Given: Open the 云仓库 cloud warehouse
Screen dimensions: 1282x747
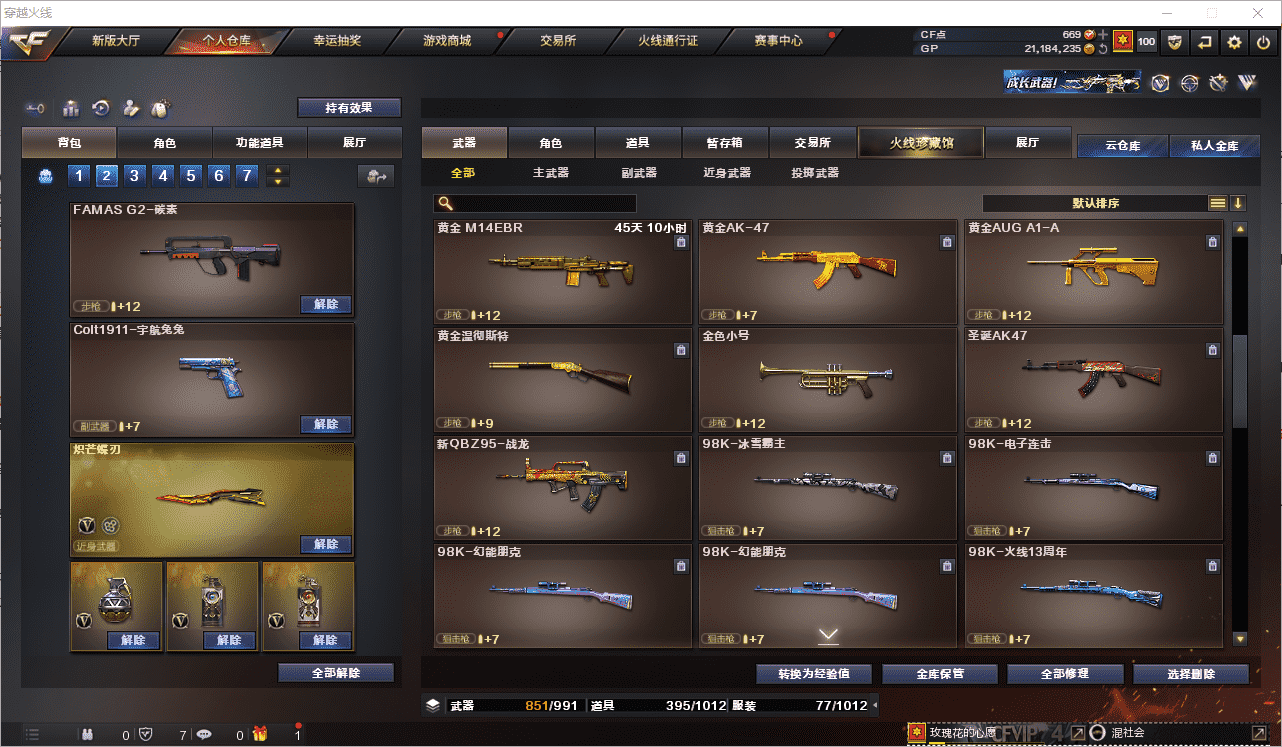Looking at the screenshot, I should 1122,146.
